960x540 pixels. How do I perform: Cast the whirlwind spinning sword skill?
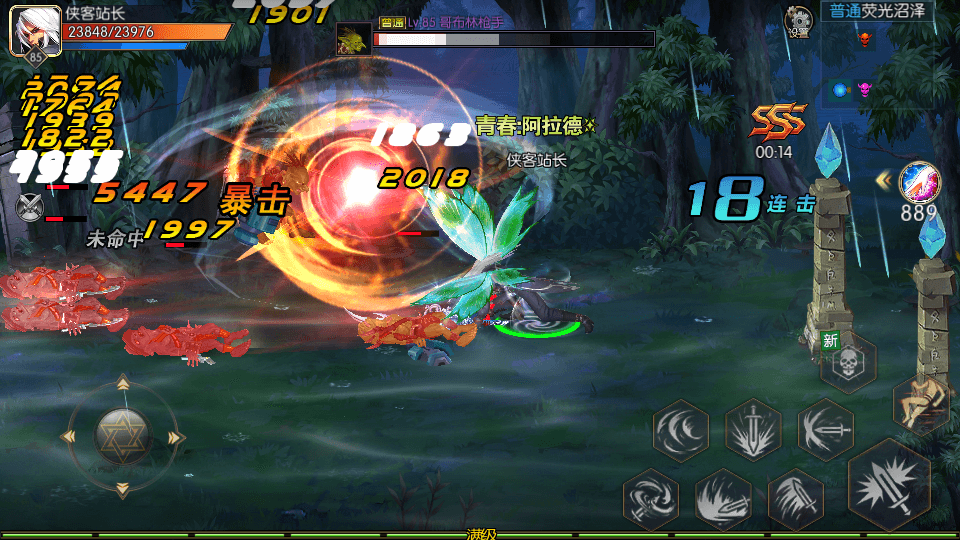coord(651,498)
